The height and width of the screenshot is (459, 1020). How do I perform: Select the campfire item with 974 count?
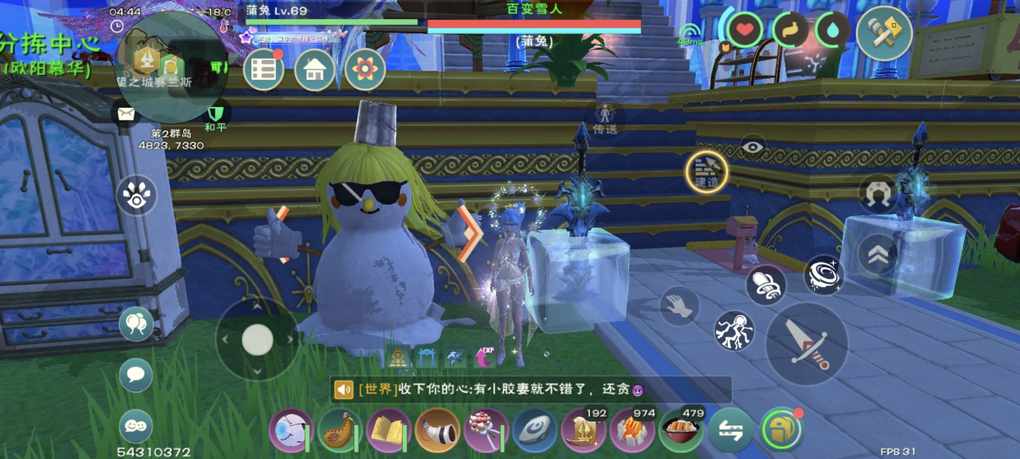632,431
